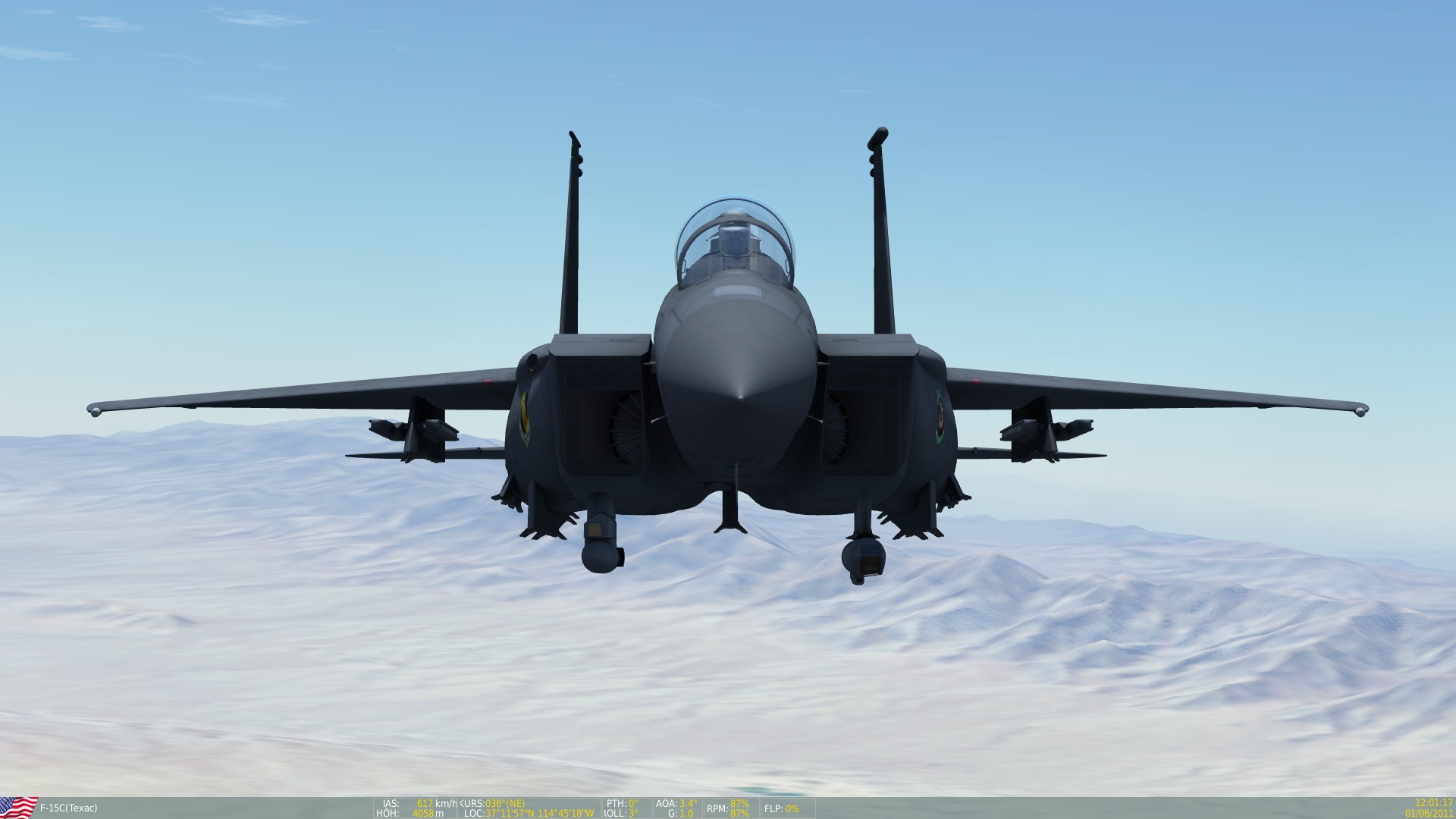Image resolution: width=1456 pixels, height=819 pixels.
Task: Select the F-15C(Texac) aircraft name label
Action: tap(70, 809)
